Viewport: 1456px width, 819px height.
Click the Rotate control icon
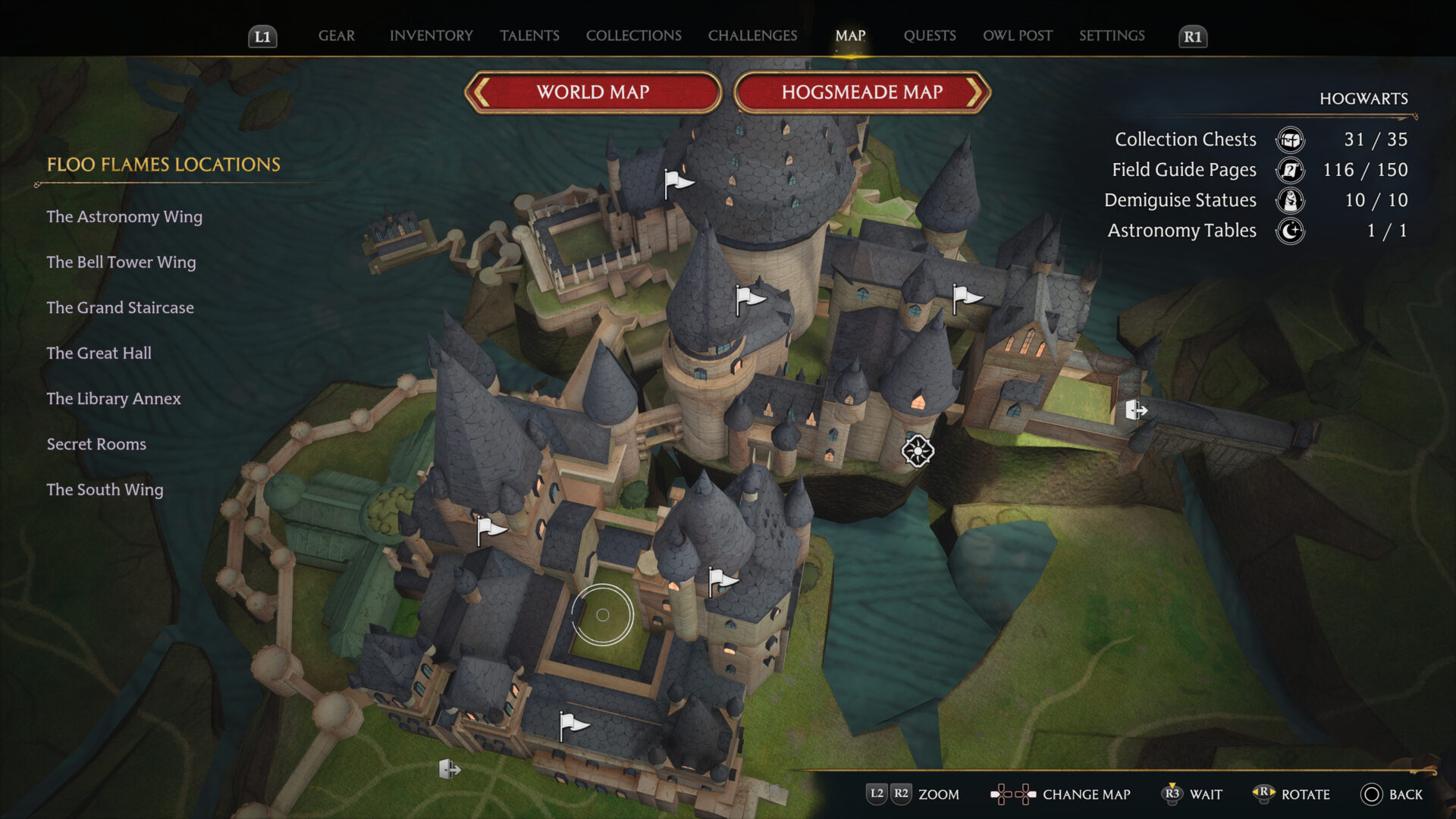(1264, 794)
